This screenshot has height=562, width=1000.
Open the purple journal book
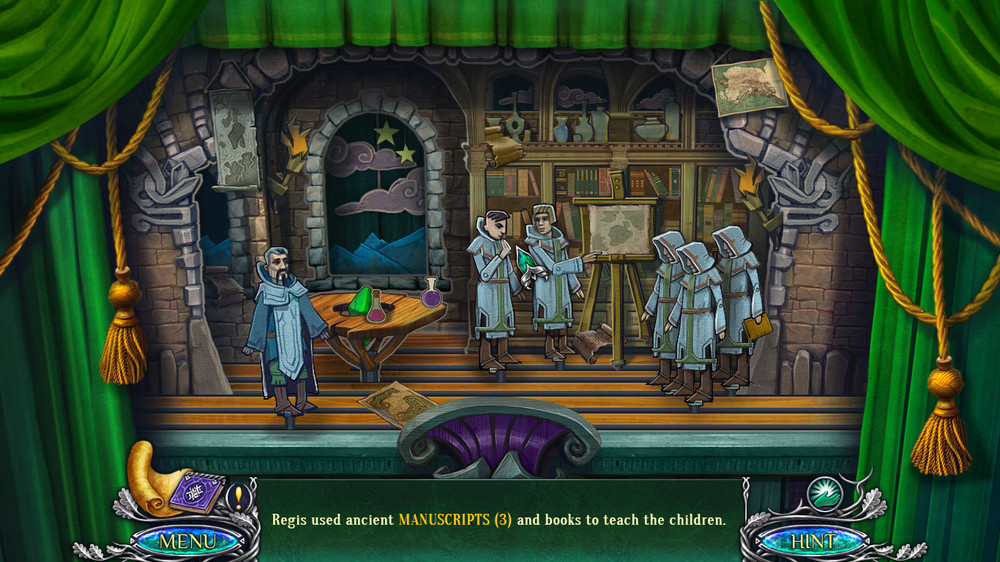(197, 493)
